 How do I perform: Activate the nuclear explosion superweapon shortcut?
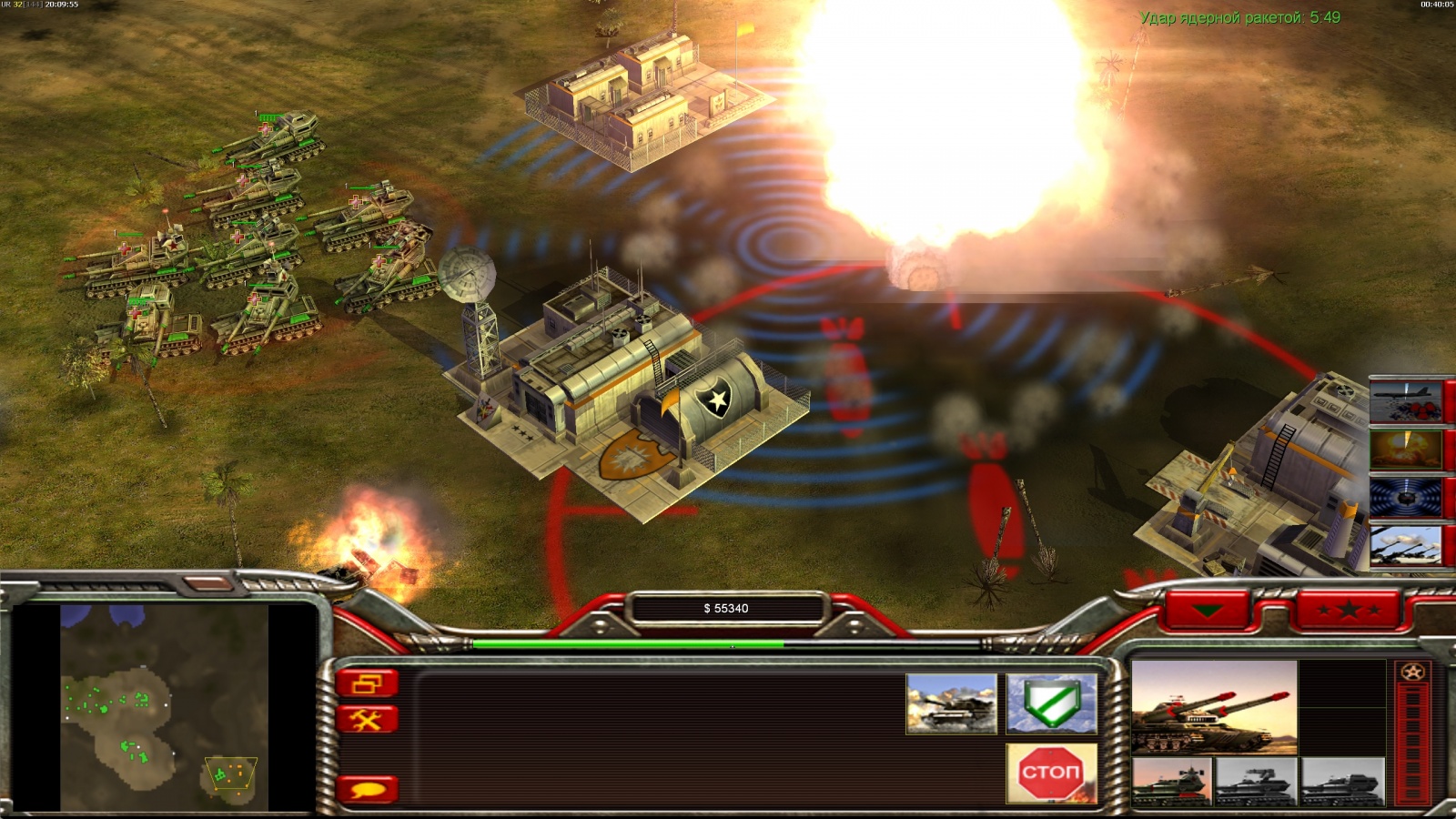(x=1406, y=450)
